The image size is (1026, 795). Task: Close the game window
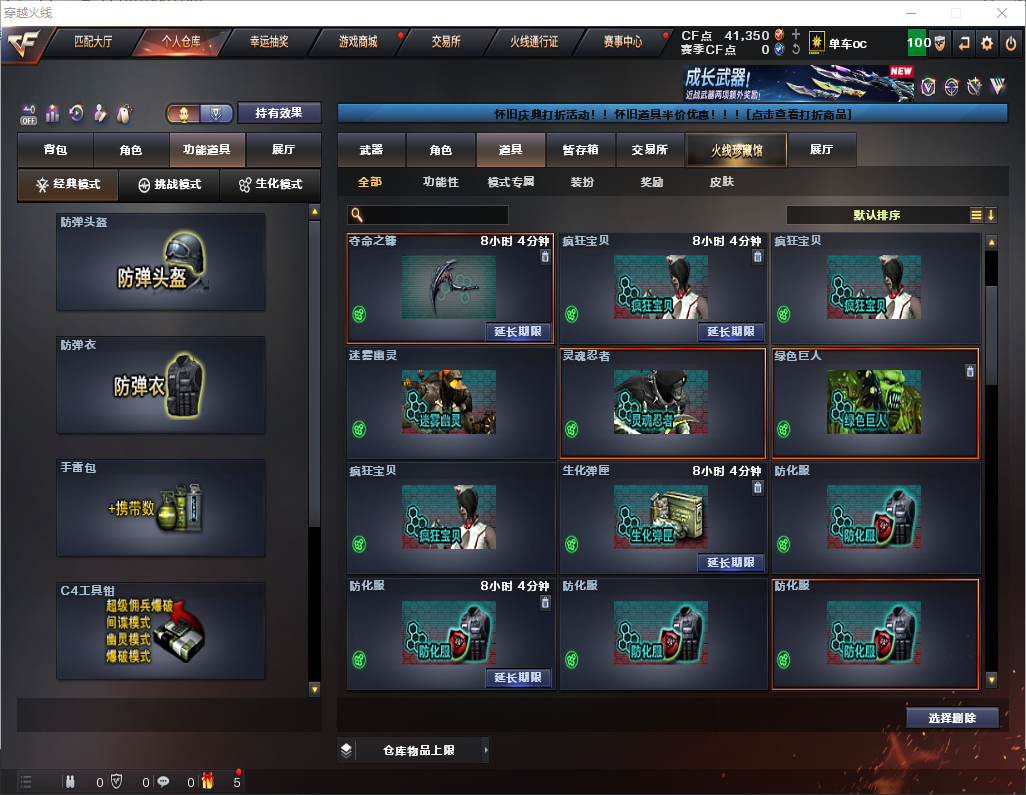pyautogui.click(x=1002, y=13)
